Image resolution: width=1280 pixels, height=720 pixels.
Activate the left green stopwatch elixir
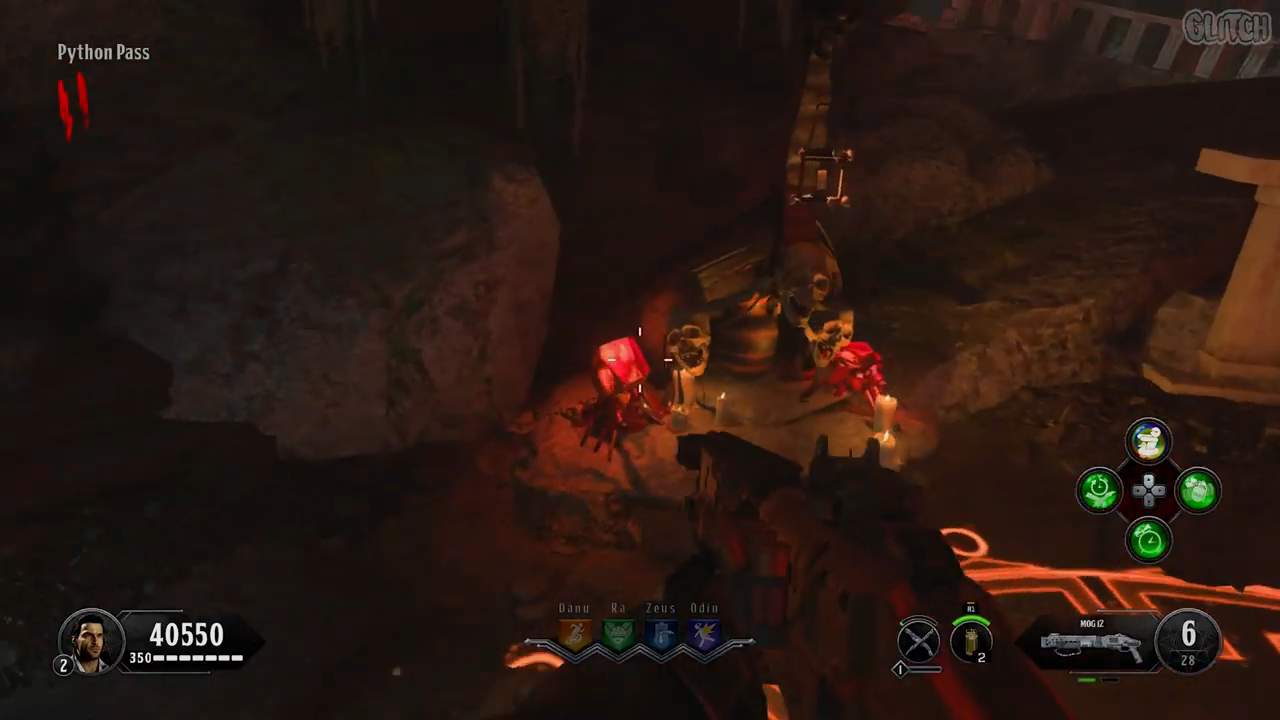pos(1099,491)
